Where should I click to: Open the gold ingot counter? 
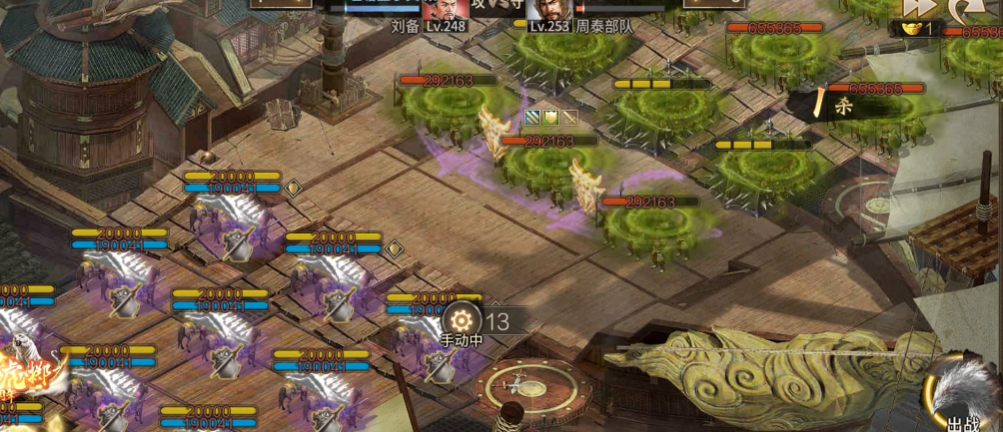pos(916,30)
